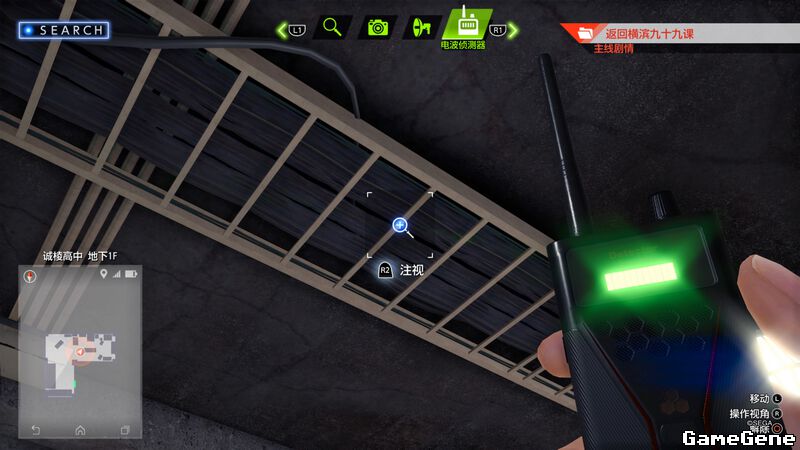This screenshot has height=450, width=800.
Task: Click the left green arrow to cycle tools
Action: click(282, 31)
